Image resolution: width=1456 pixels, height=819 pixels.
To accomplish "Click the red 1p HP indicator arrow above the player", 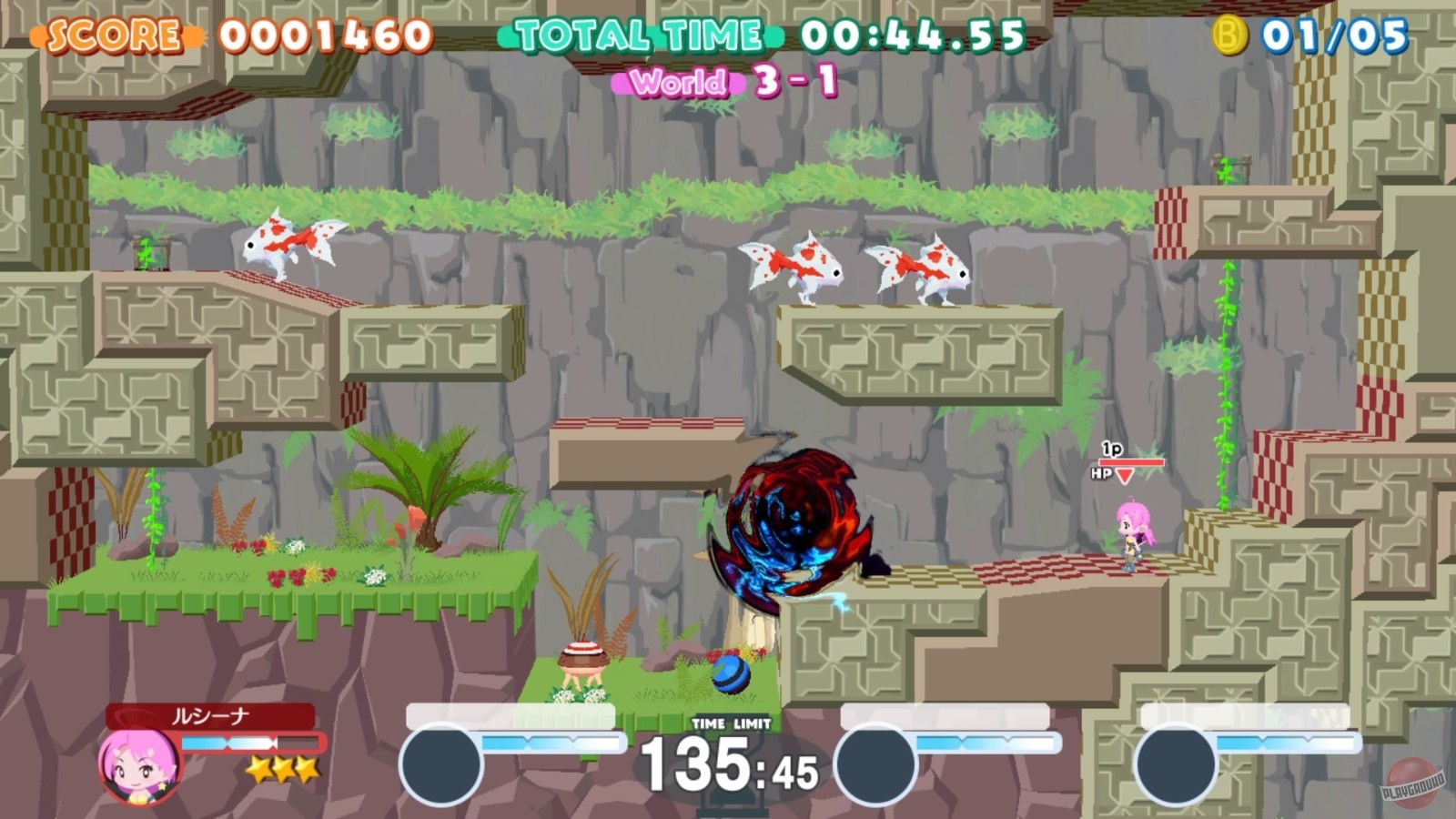I will click(x=1127, y=475).
